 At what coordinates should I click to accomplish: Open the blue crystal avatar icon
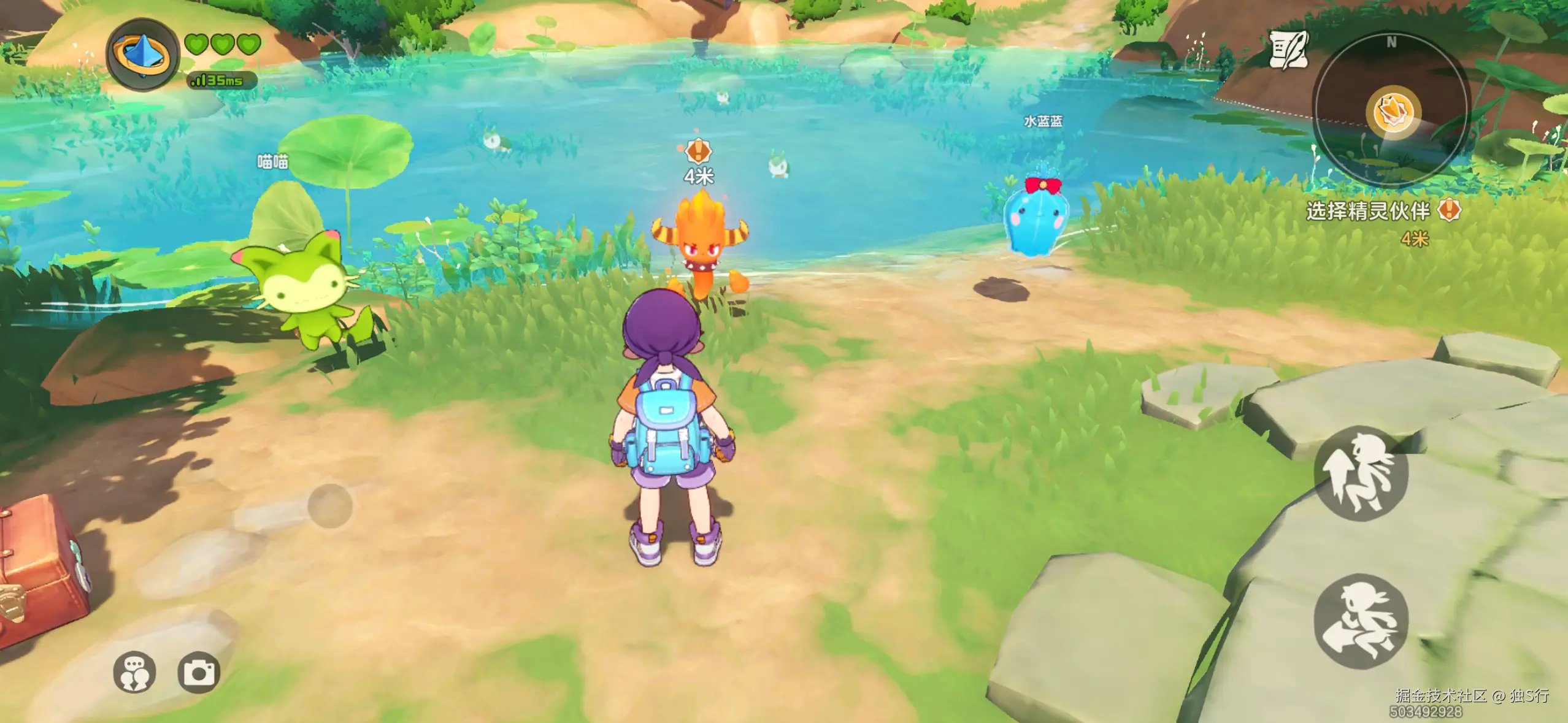[142, 55]
